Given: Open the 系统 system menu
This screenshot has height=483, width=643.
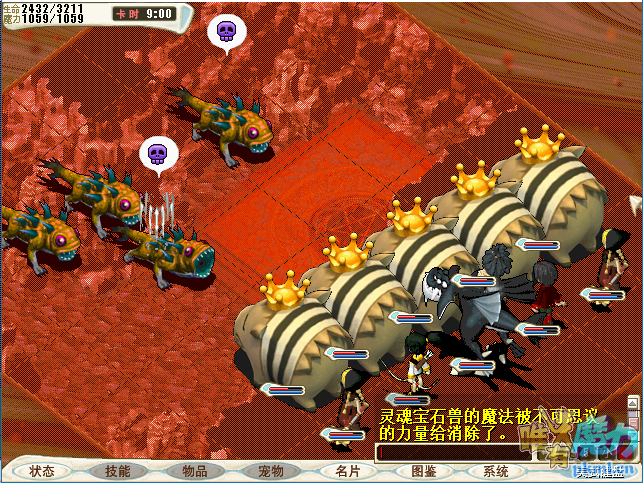Looking at the screenshot, I should coord(496,471).
